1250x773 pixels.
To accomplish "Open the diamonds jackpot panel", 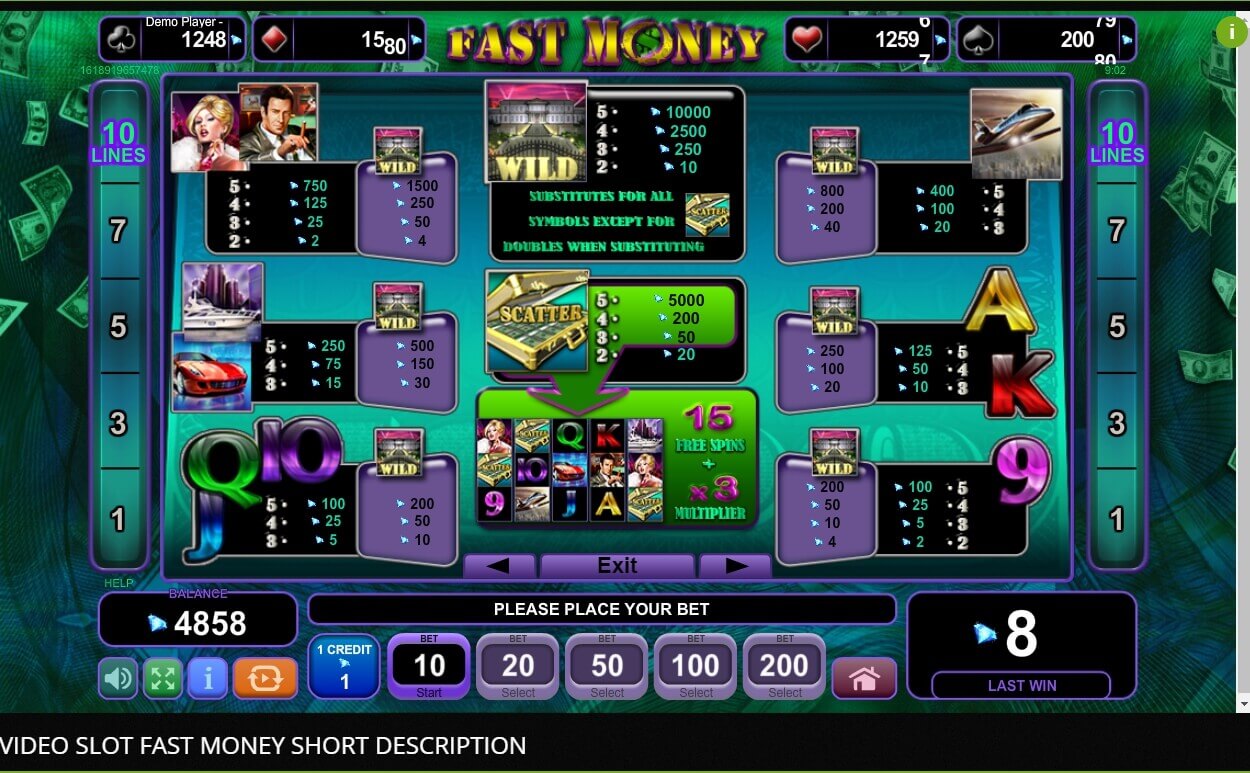I will click(338, 40).
